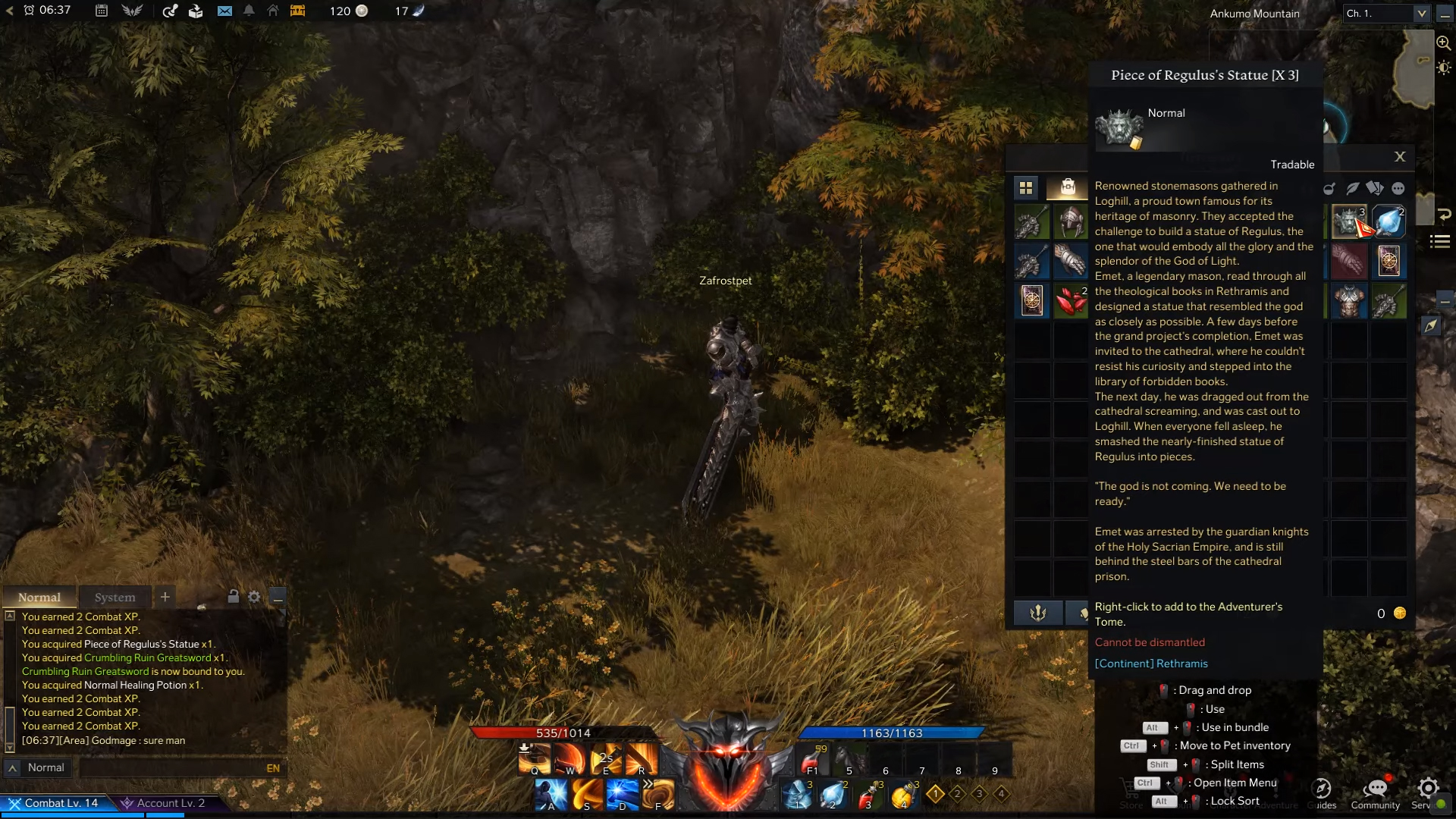Click the EN language button in chat

click(274, 767)
